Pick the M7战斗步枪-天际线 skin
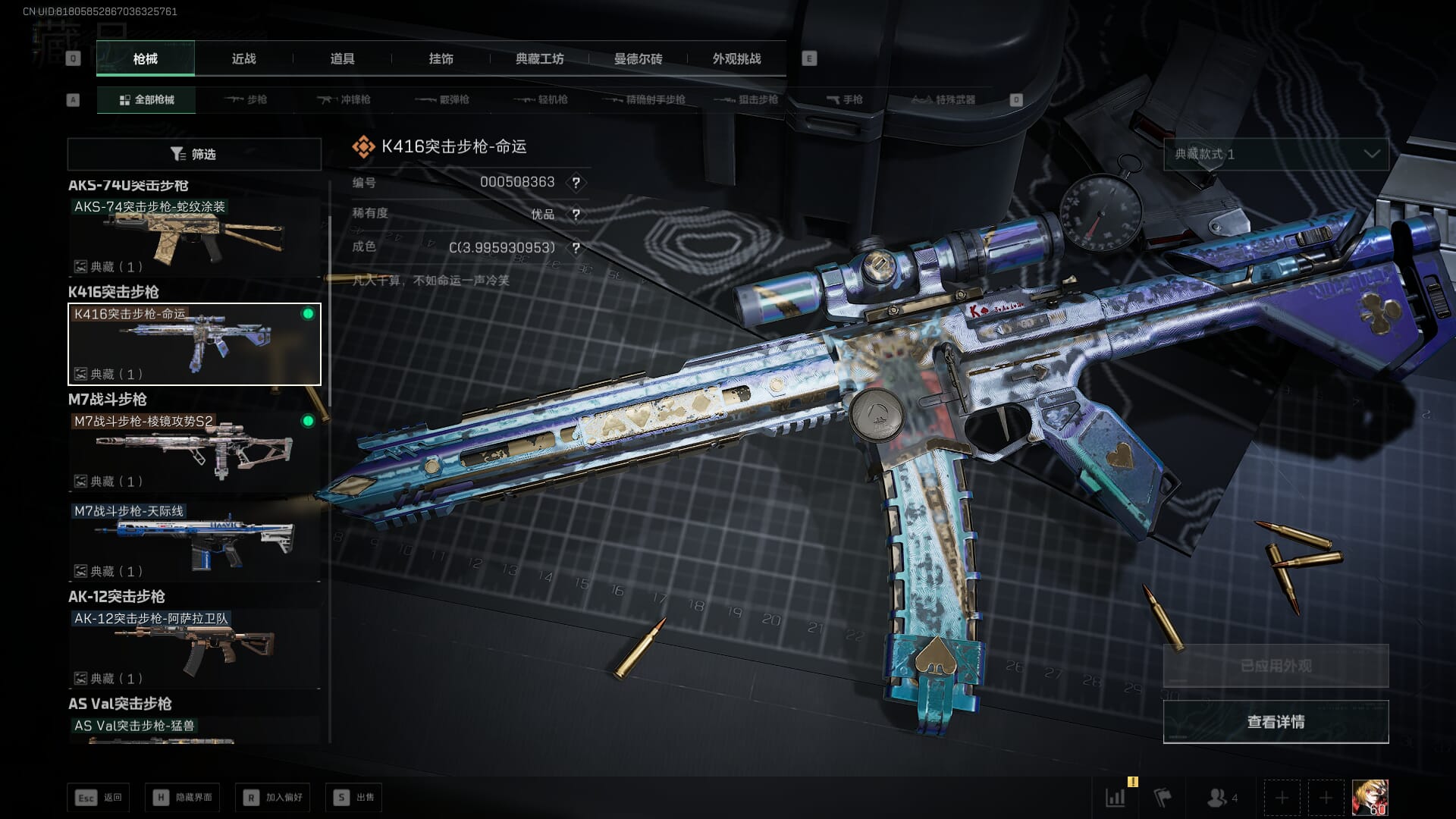The height and width of the screenshot is (819, 1456). click(194, 541)
